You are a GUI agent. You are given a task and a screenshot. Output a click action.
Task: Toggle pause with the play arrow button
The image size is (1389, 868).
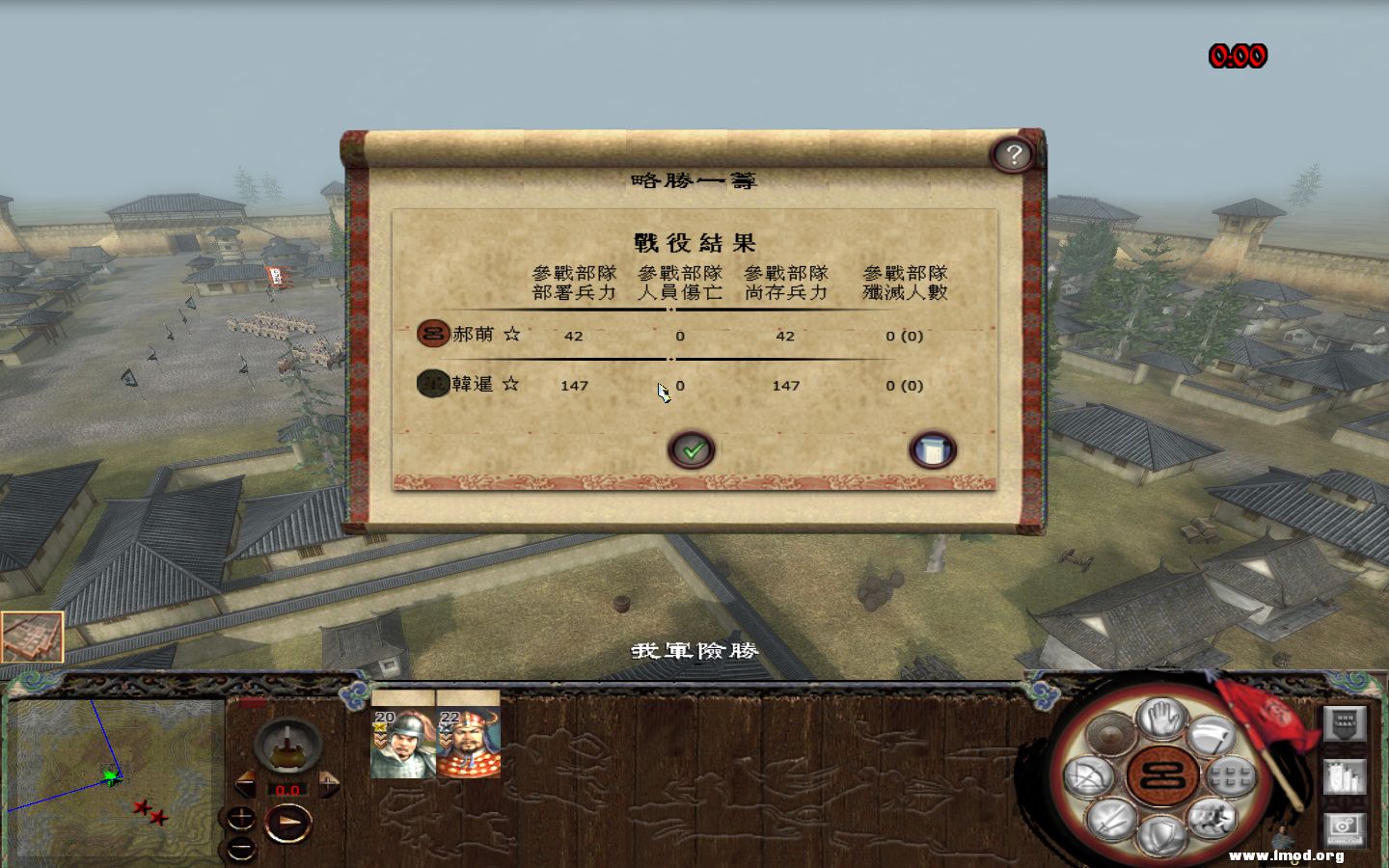tap(286, 823)
